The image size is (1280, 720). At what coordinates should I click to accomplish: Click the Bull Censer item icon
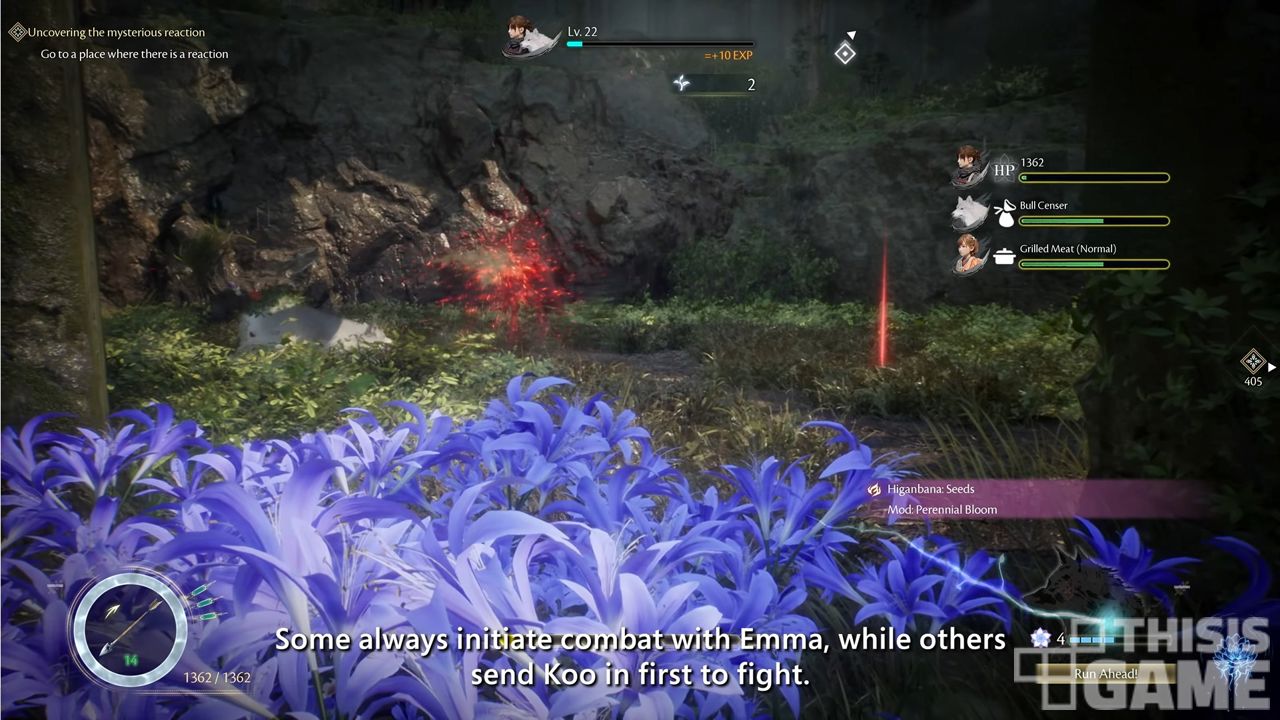point(1004,213)
